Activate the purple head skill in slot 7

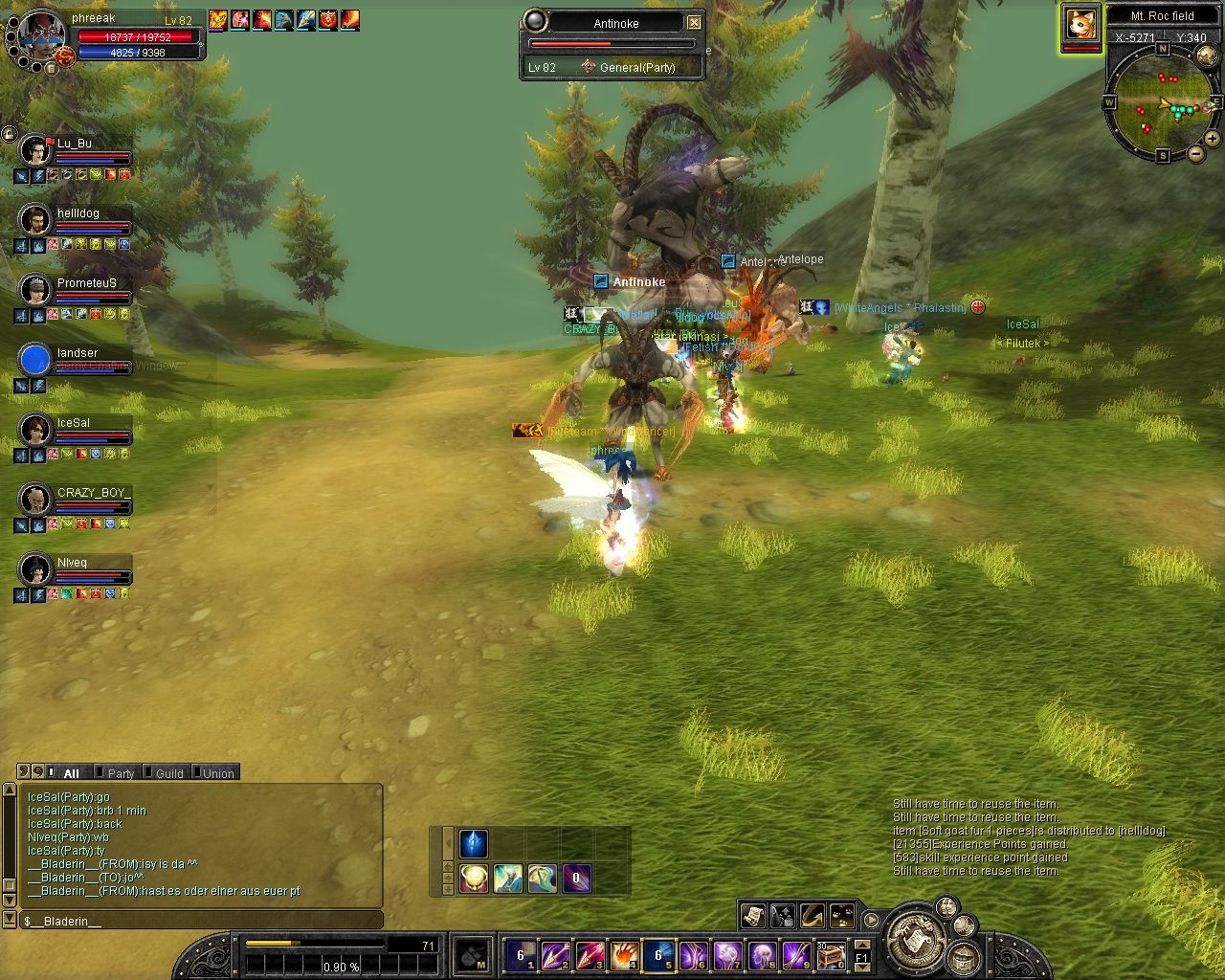click(727, 954)
